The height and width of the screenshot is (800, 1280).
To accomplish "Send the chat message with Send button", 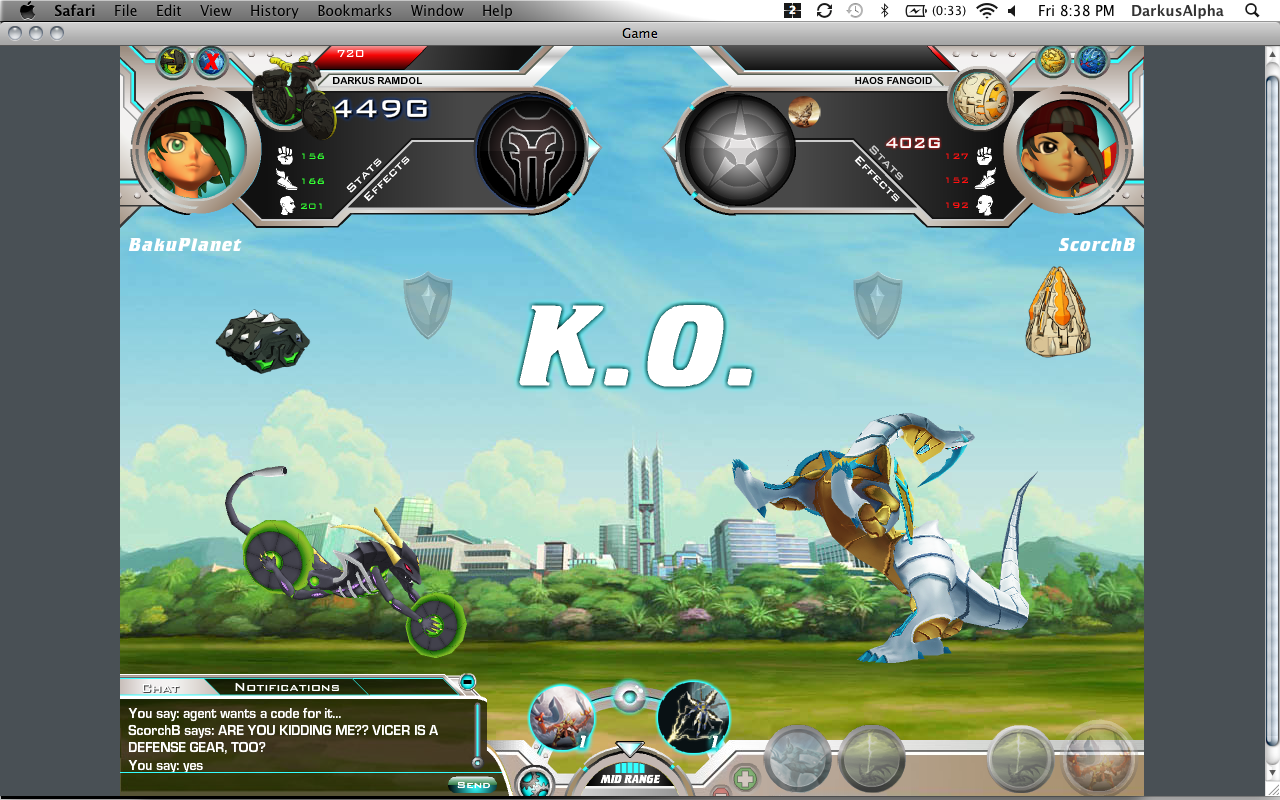I will tap(473, 785).
